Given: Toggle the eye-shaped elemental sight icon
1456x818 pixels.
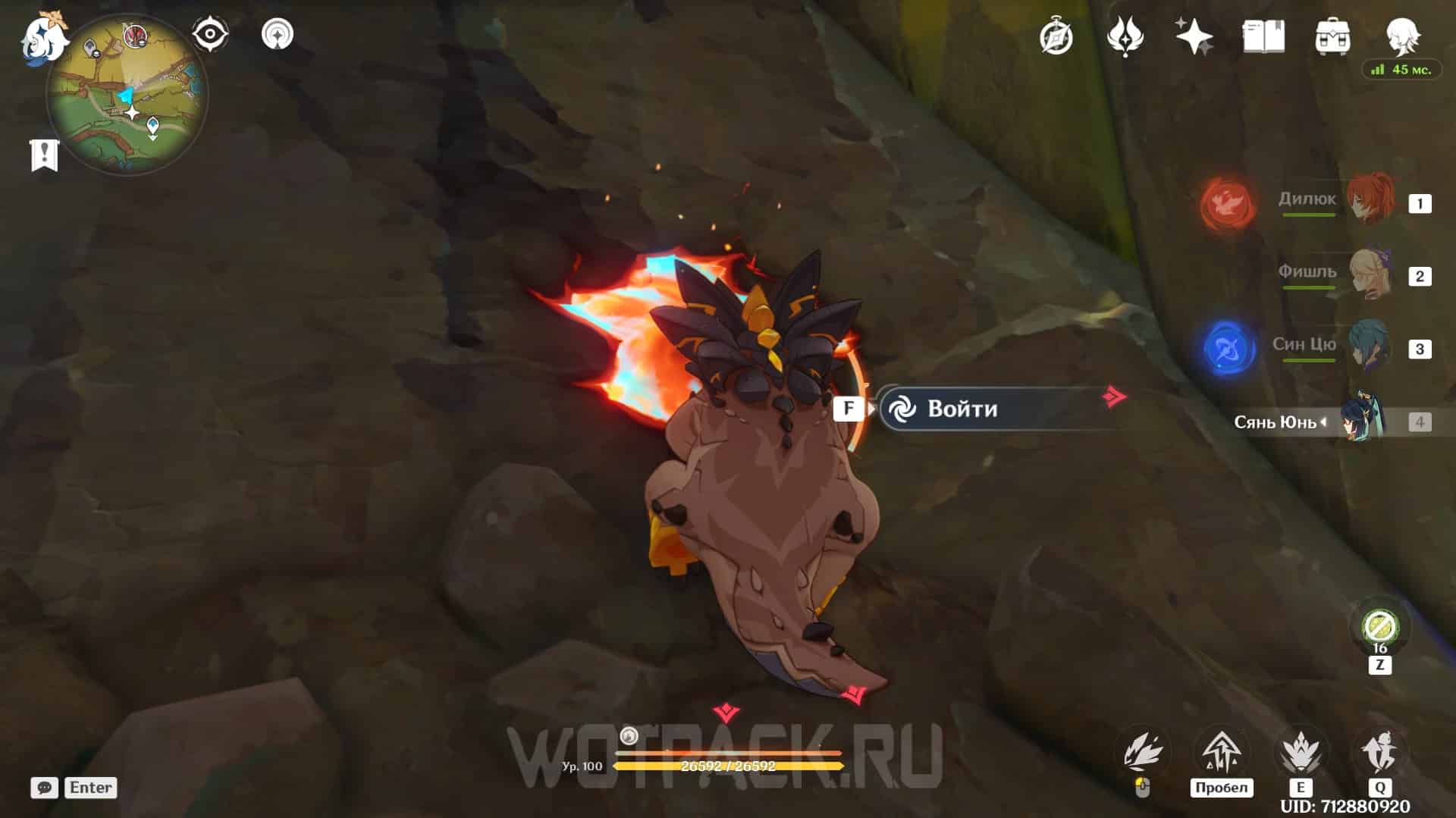Looking at the screenshot, I should [210, 34].
